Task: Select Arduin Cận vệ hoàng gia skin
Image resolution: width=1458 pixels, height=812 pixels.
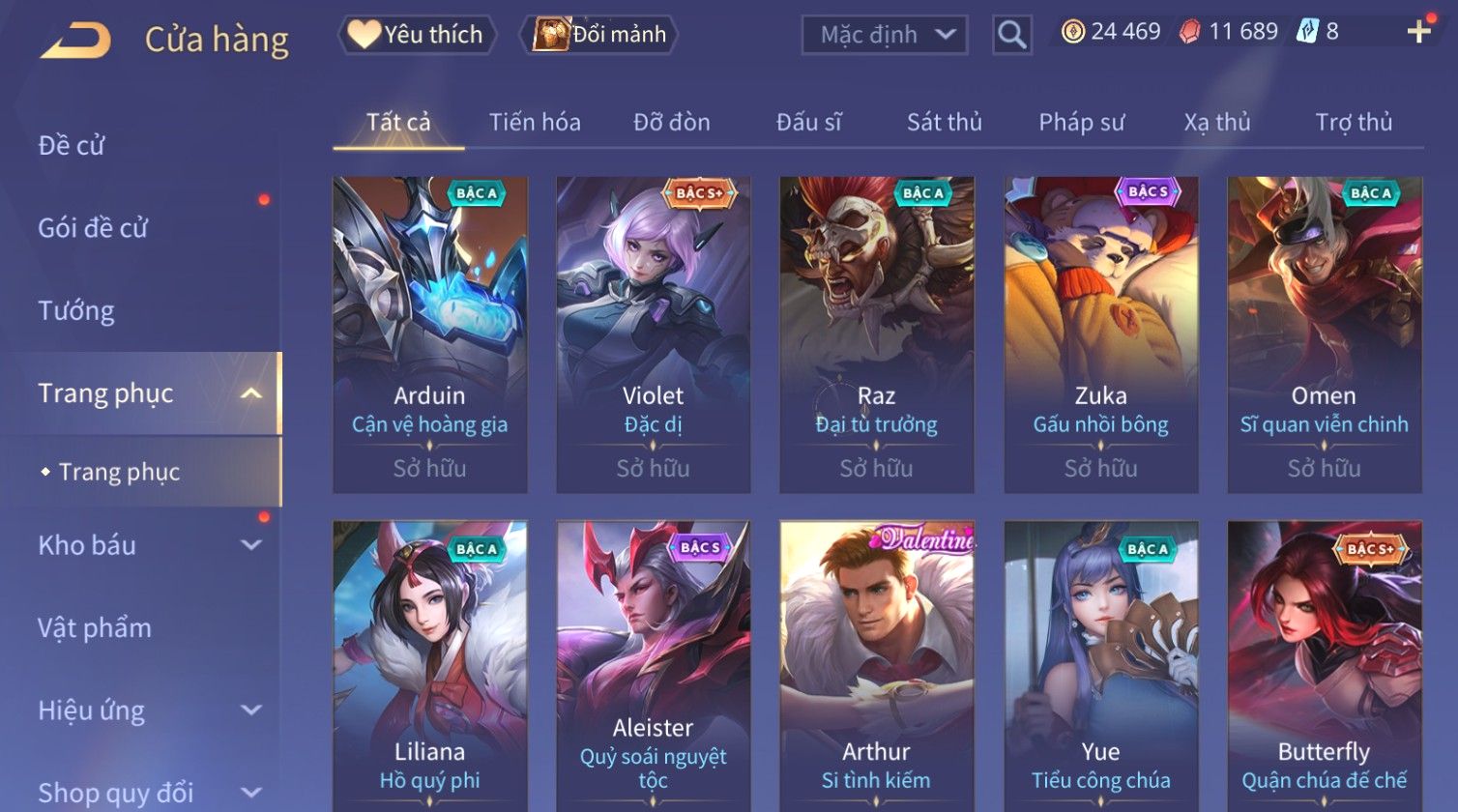Action: point(430,333)
